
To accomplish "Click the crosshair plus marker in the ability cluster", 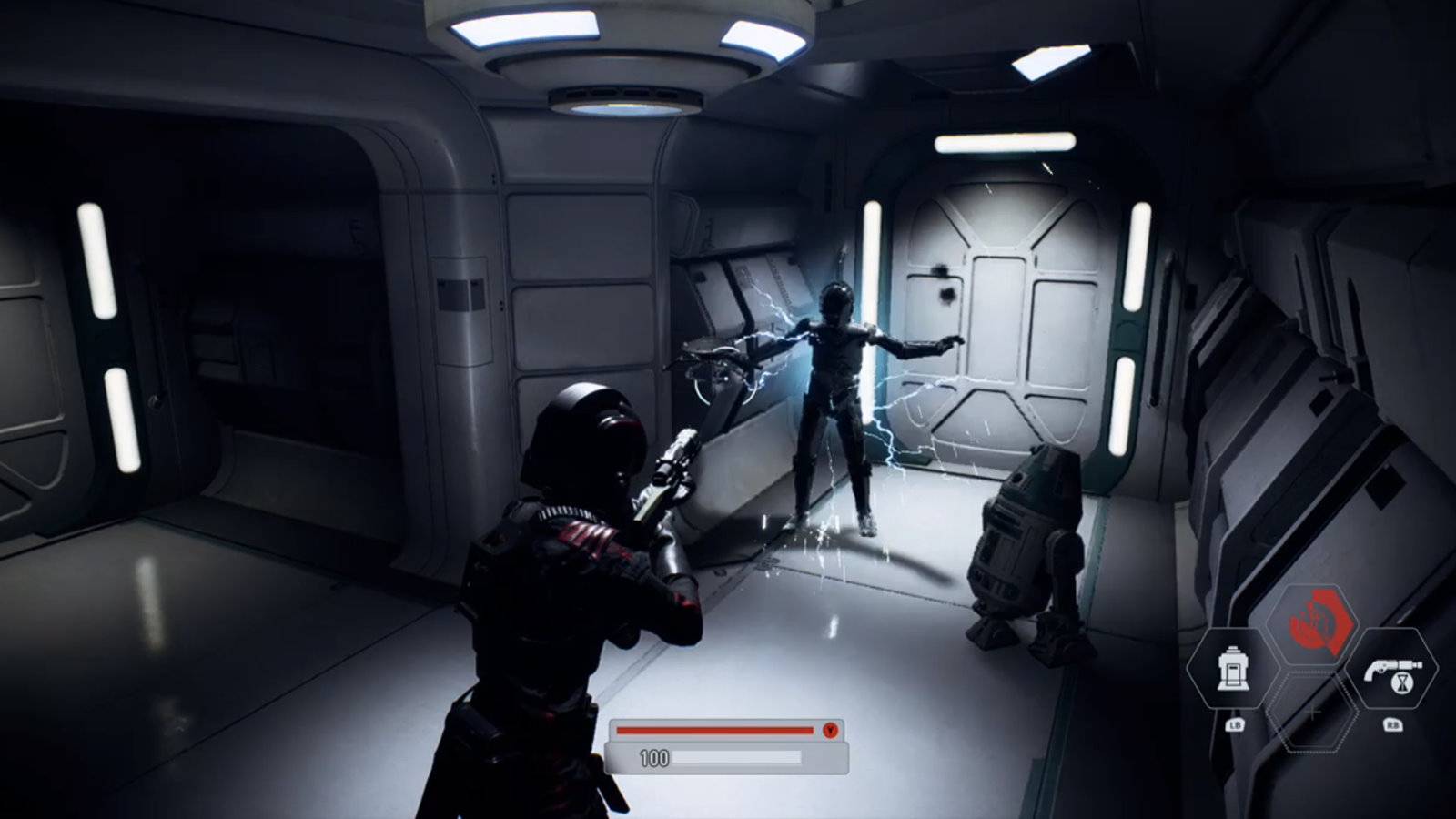I will tap(1313, 712).
